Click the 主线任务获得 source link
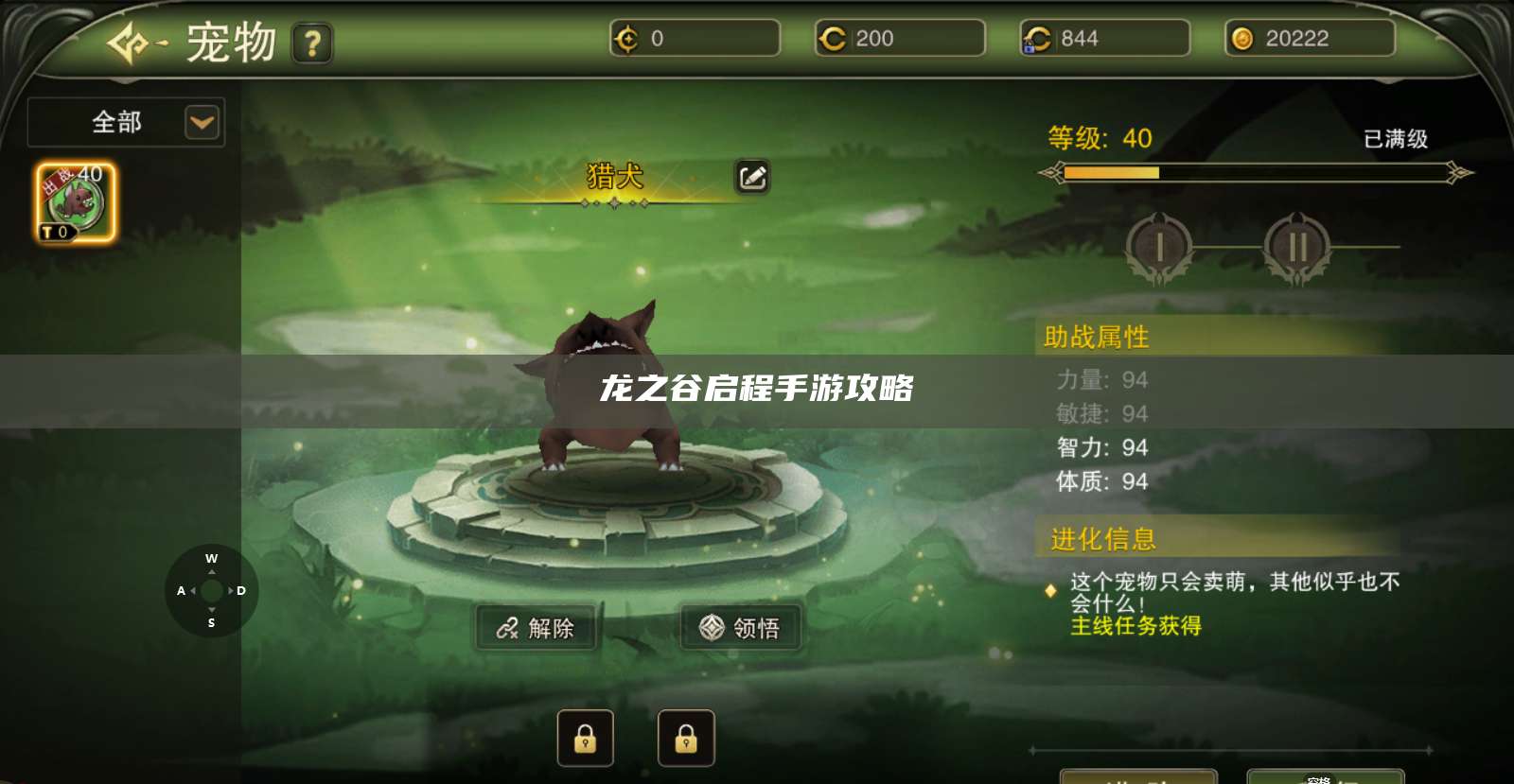 coord(1135,626)
